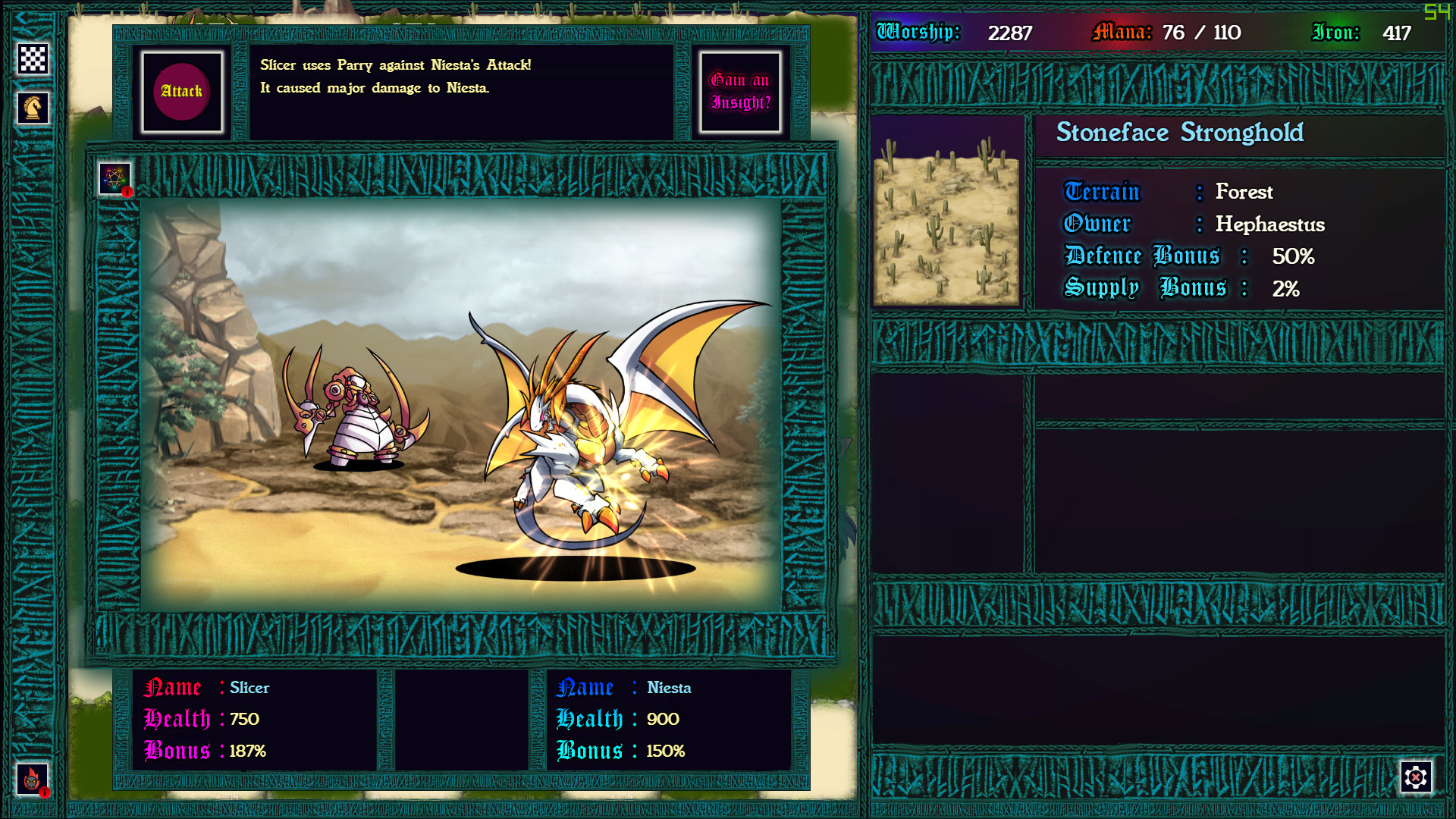Open the flaming skull icon at bottom left
The height and width of the screenshot is (819, 1456).
[32, 779]
